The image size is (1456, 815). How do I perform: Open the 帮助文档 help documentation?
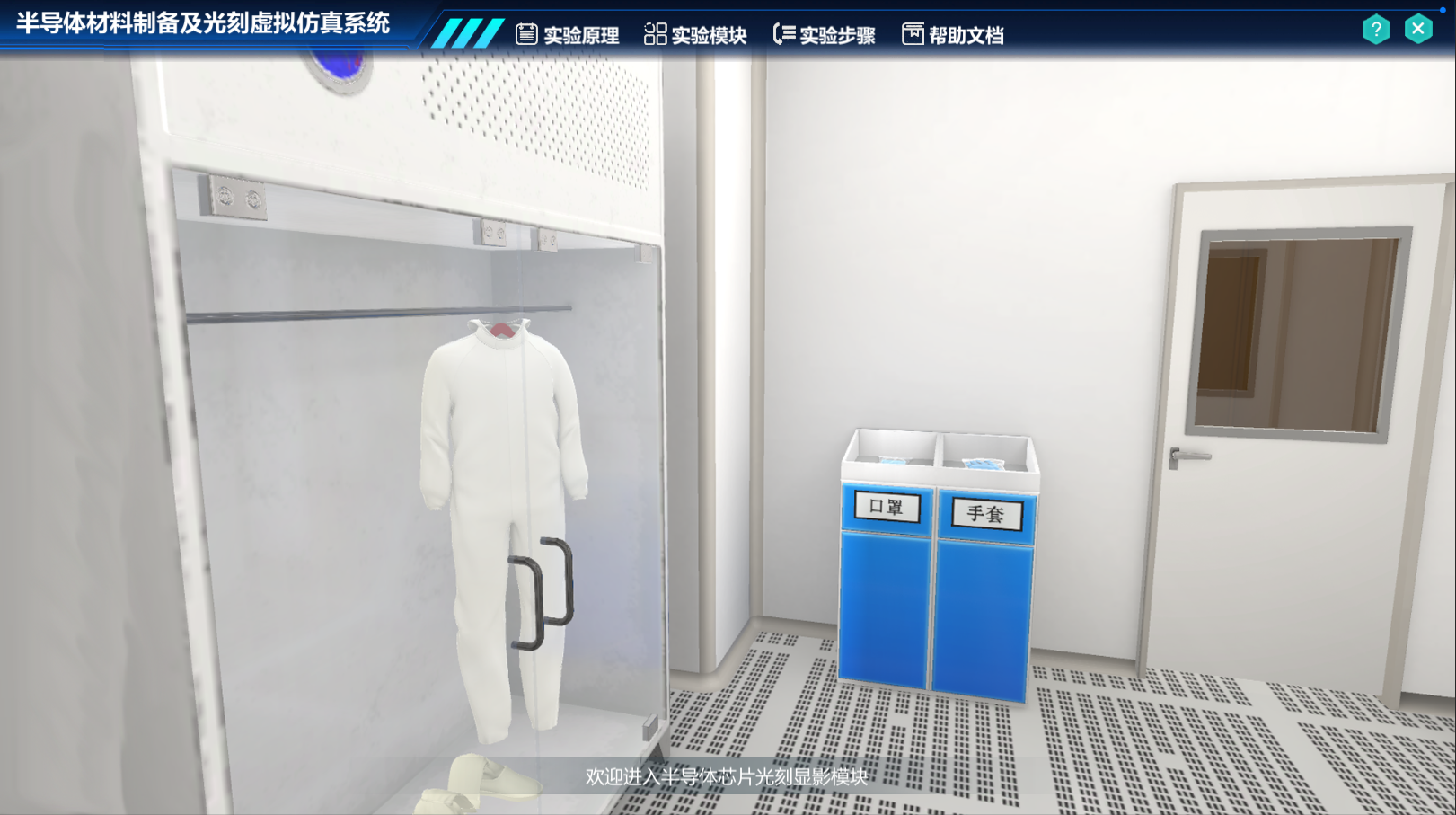point(959,34)
